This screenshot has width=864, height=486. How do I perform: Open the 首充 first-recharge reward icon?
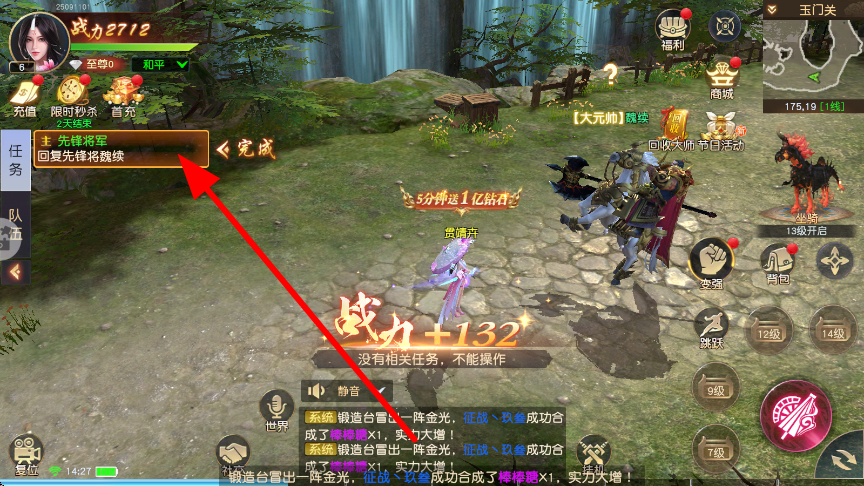pos(123,95)
